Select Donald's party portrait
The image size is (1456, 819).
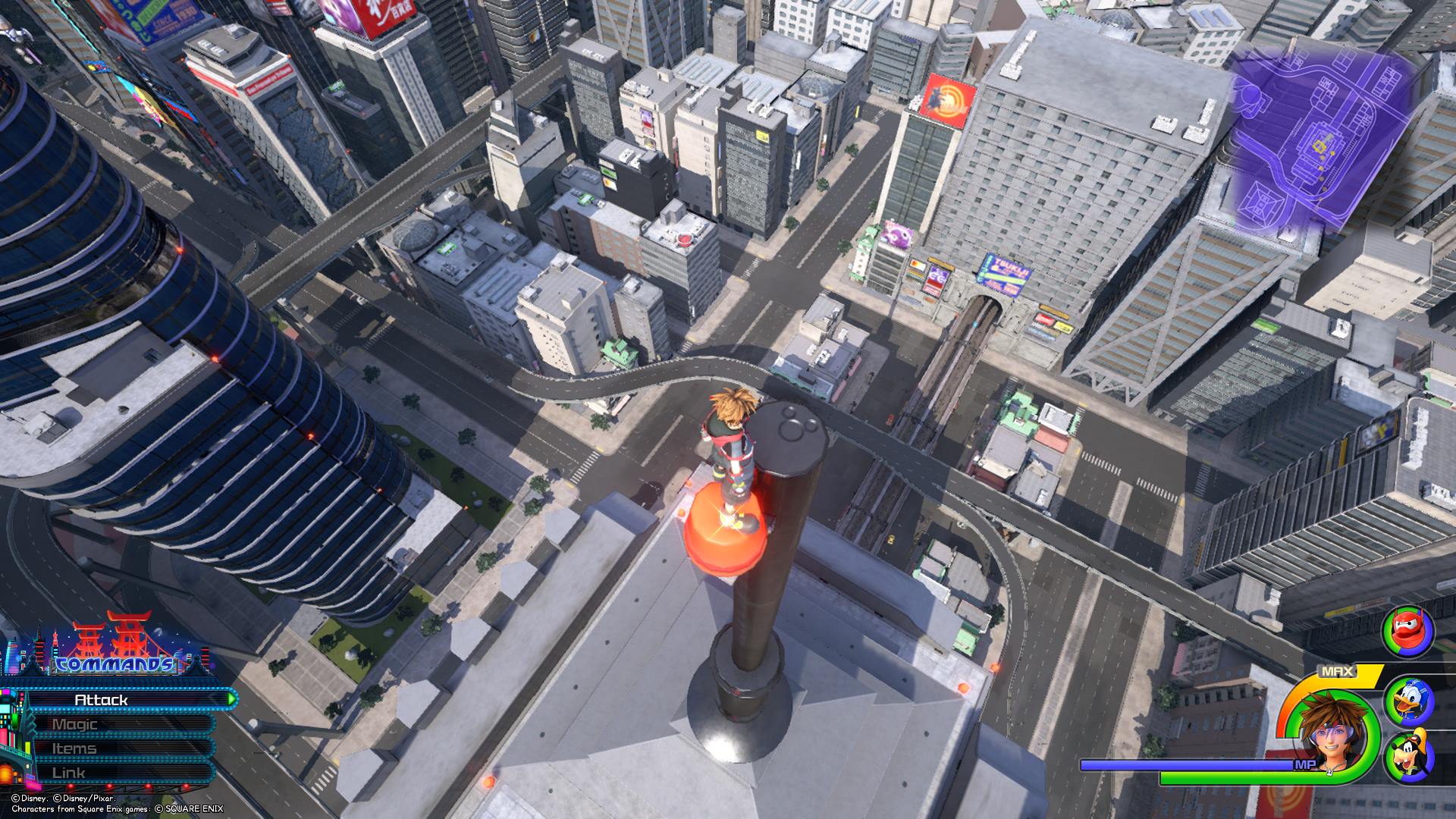[x=1409, y=702]
